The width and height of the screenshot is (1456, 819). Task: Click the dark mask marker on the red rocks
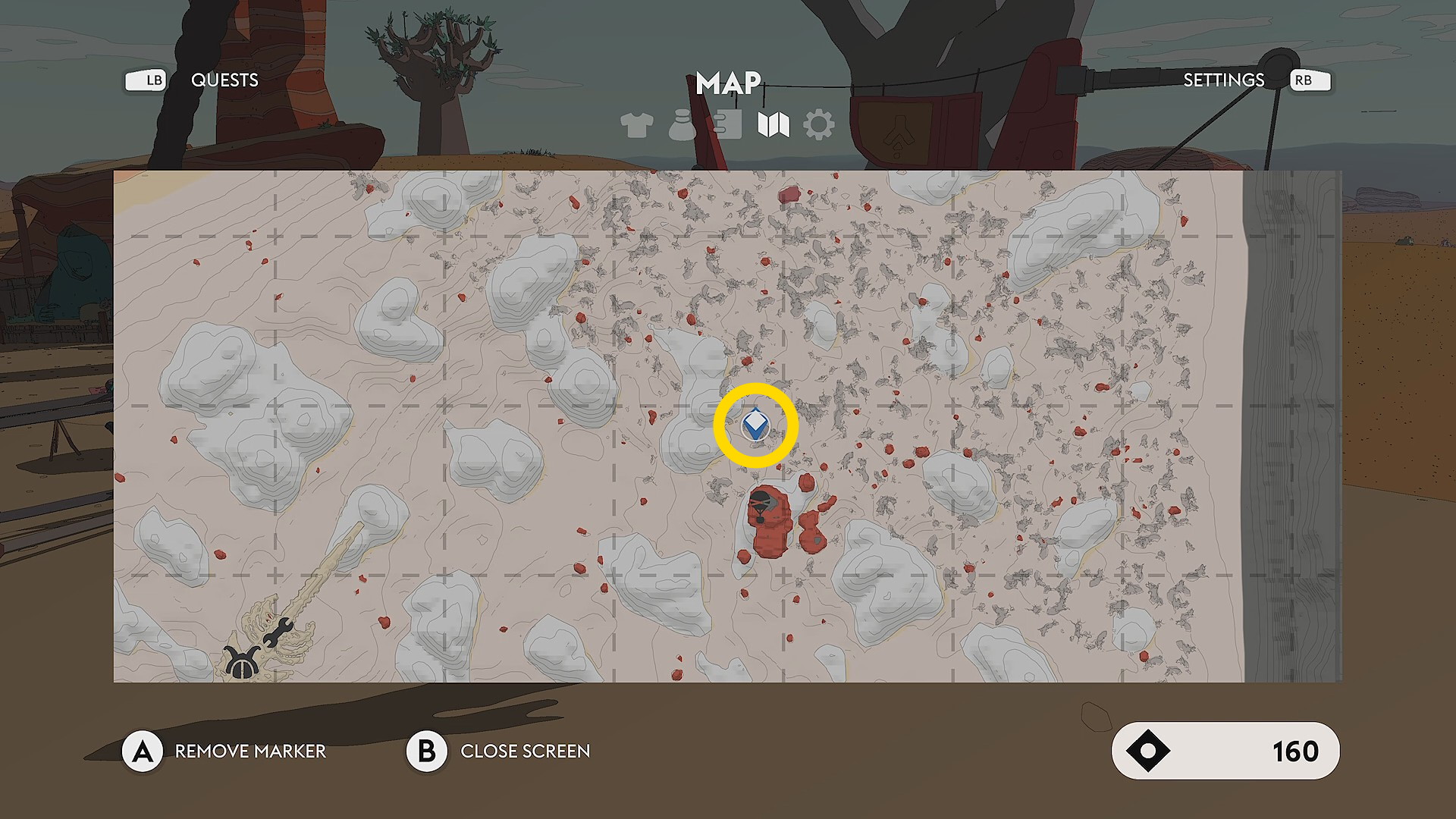click(761, 504)
